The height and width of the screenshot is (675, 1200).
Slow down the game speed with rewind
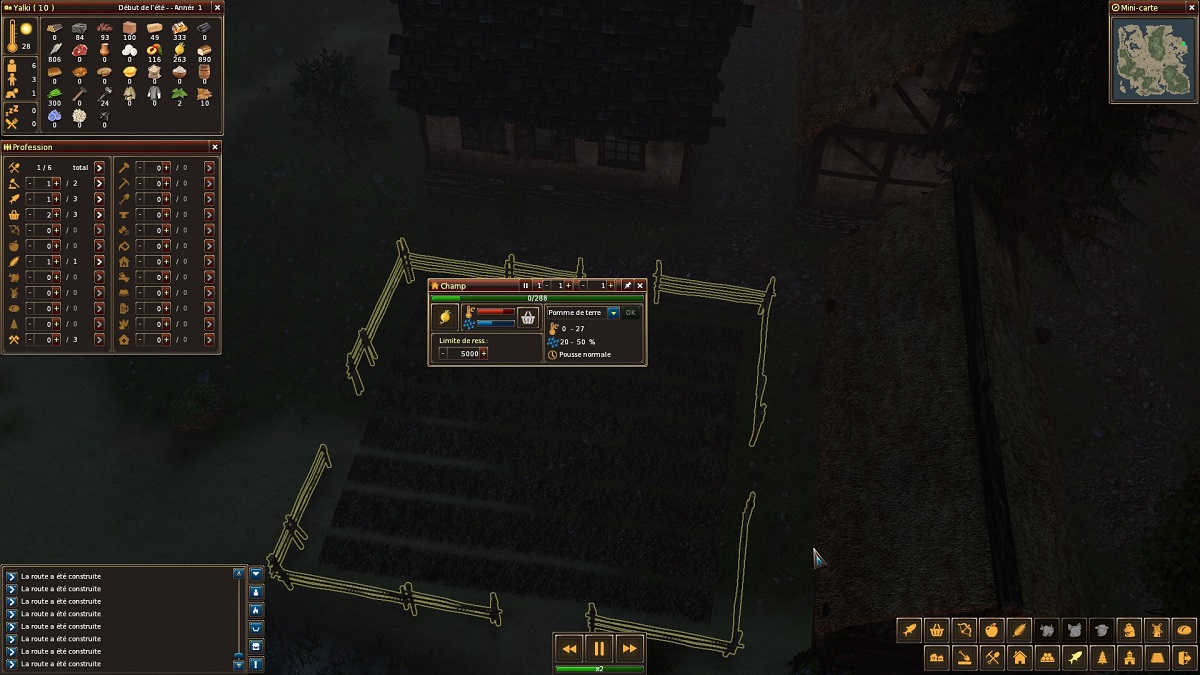click(569, 649)
